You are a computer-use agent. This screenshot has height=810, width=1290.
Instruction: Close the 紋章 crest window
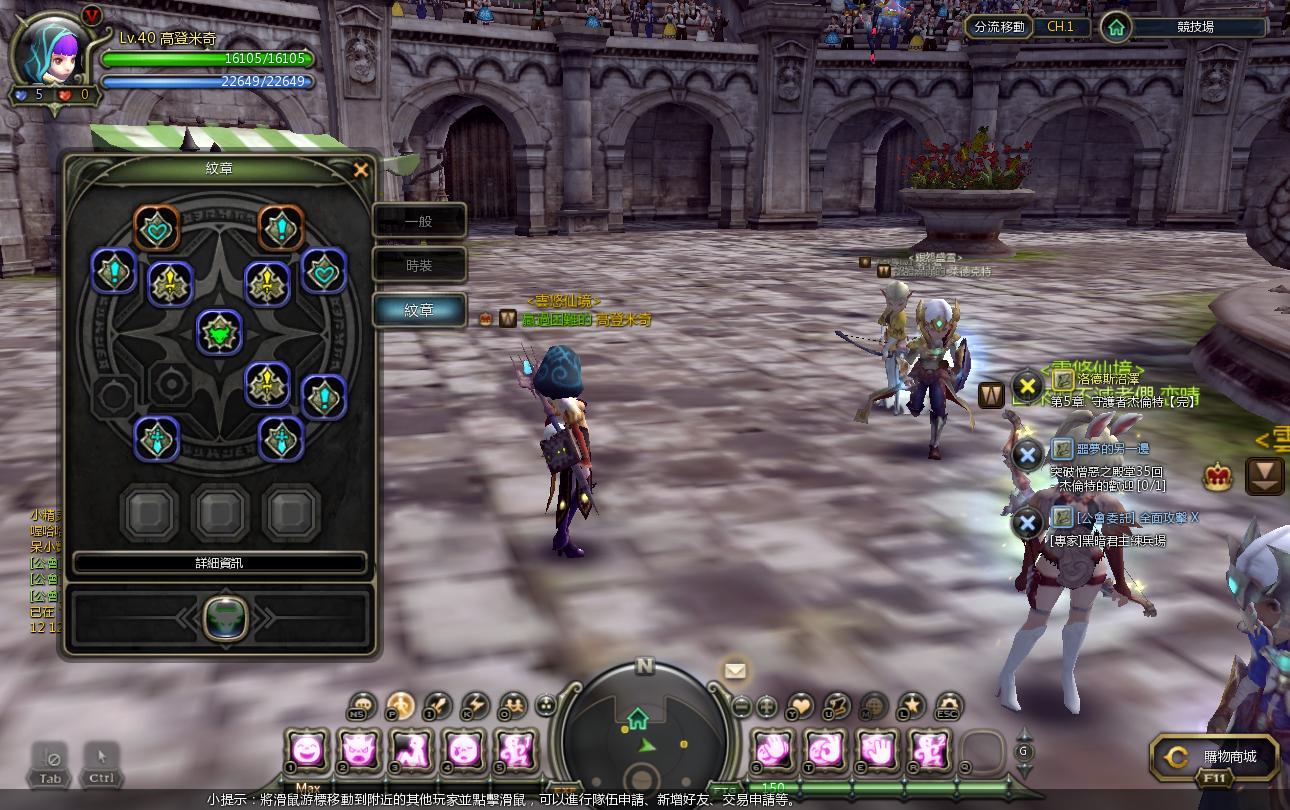pyautogui.click(x=361, y=170)
